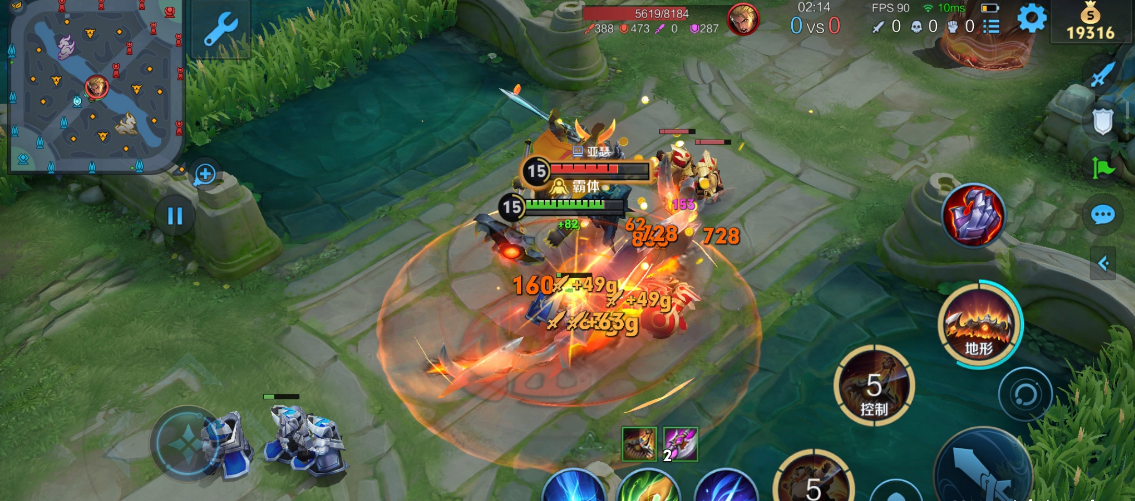Open settings with the blue gear icon
1135x501 pixels.
tap(1031, 18)
